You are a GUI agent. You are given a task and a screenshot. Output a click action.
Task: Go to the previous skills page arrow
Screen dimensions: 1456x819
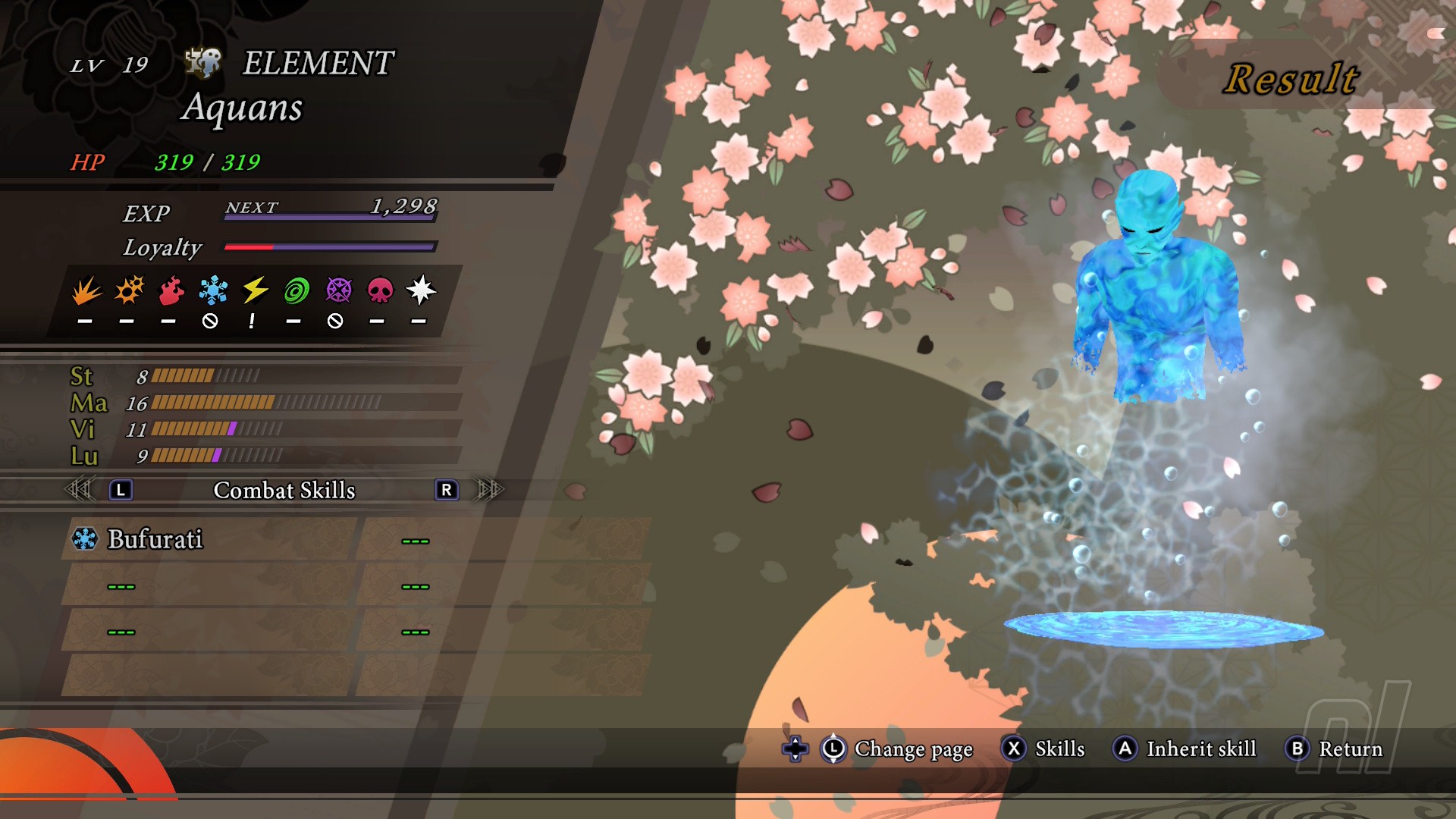tap(80, 490)
